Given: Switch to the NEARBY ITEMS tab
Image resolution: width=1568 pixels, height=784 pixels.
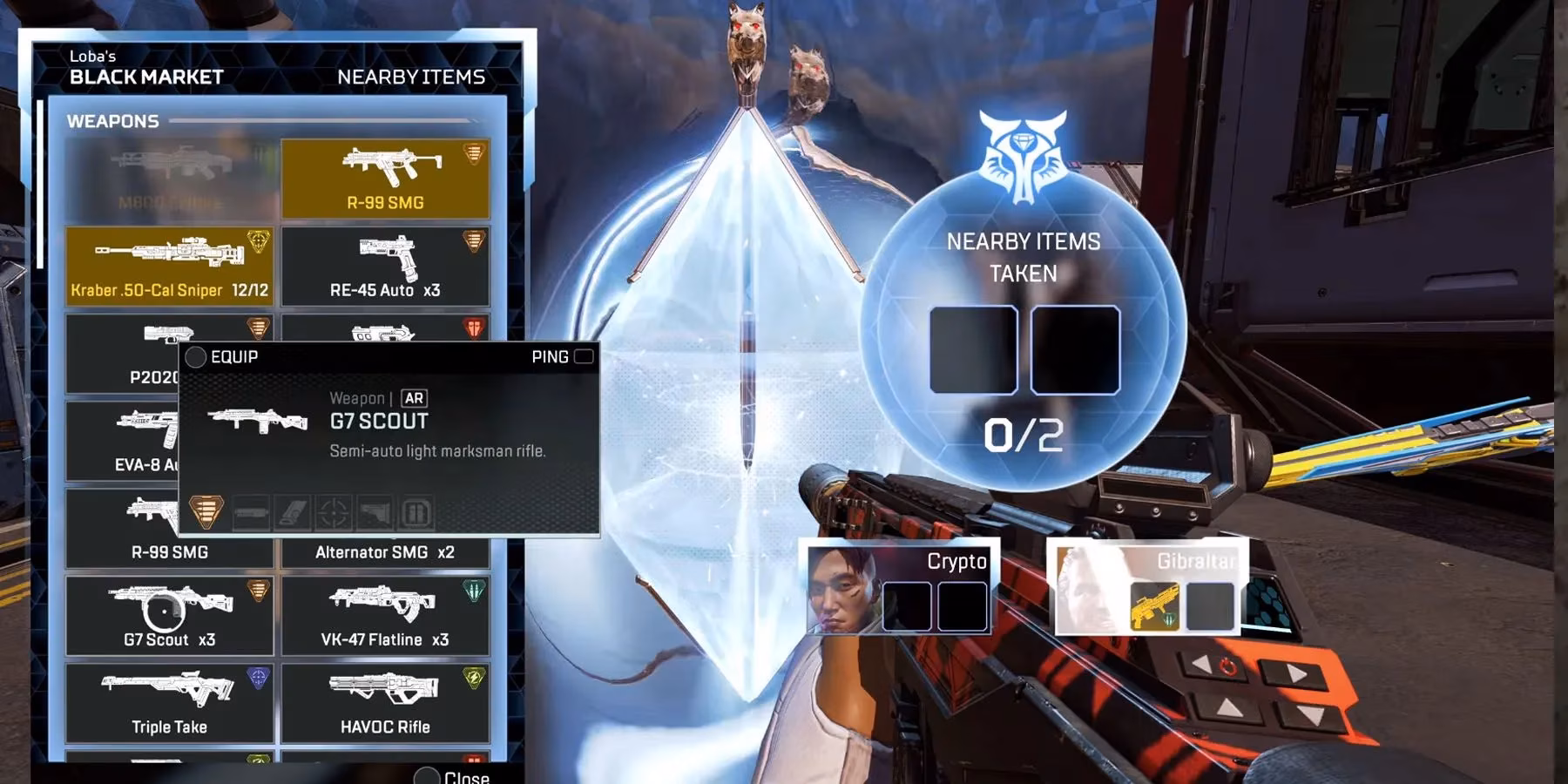Looking at the screenshot, I should pos(413,76).
